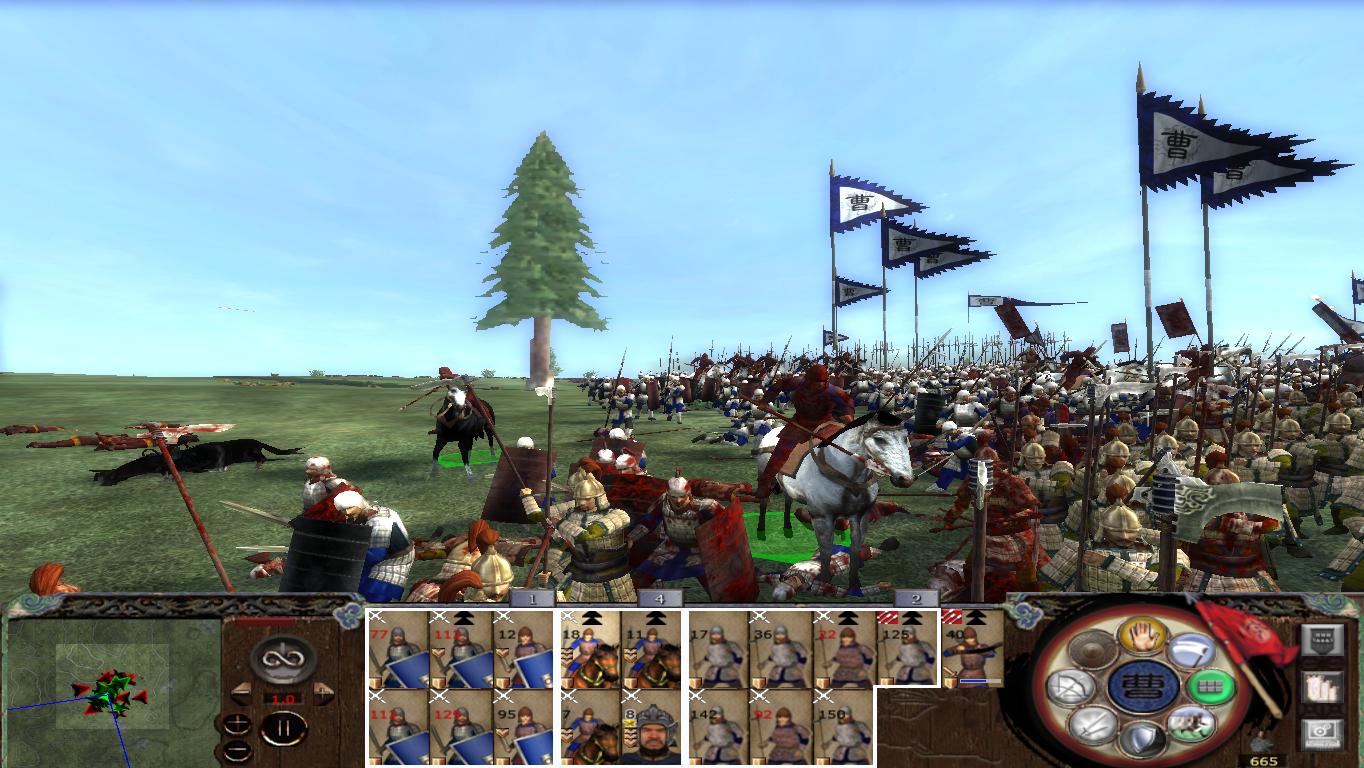Select unit group banner labeled 4
This screenshot has width=1364, height=768.
pyautogui.click(x=658, y=596)
